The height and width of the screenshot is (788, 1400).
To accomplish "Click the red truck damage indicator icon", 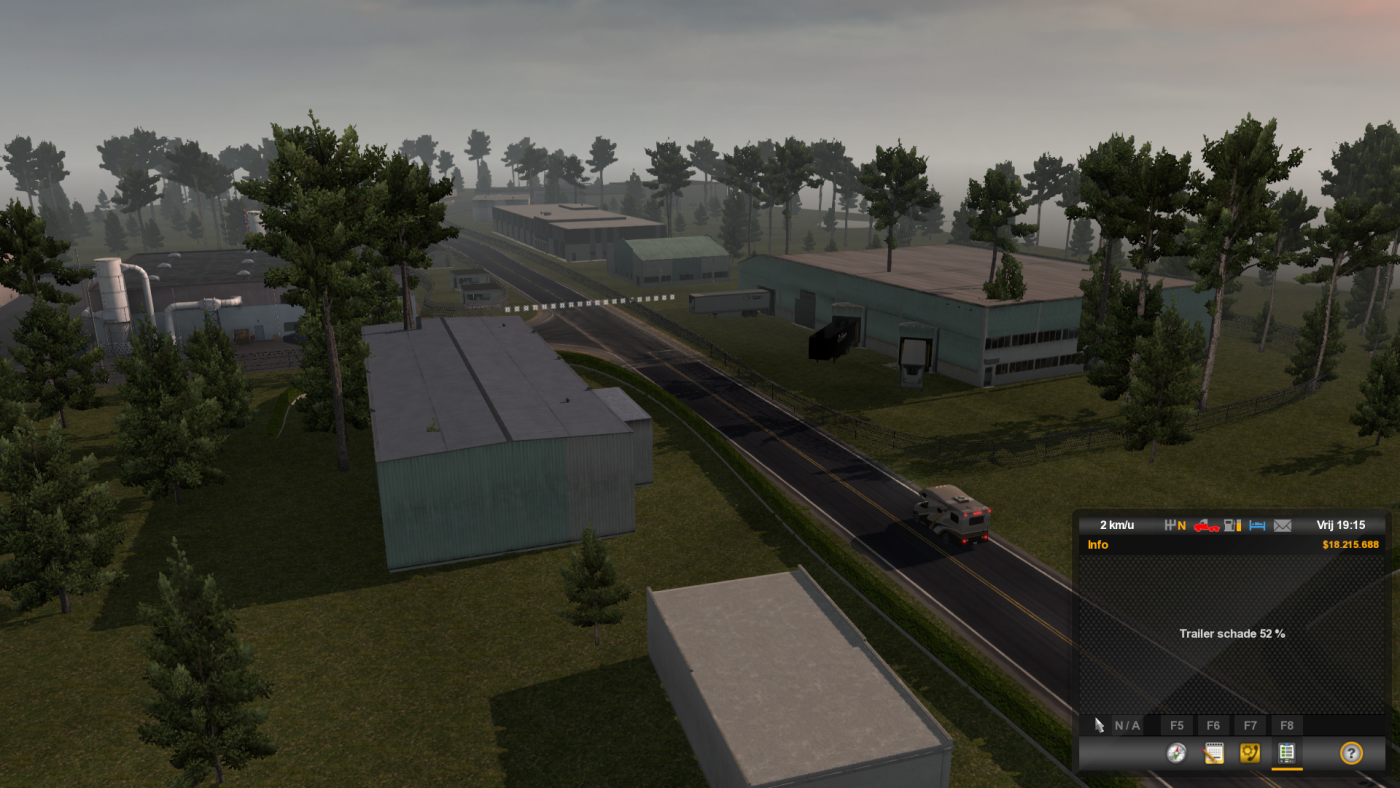I will tap(1206, 525).
